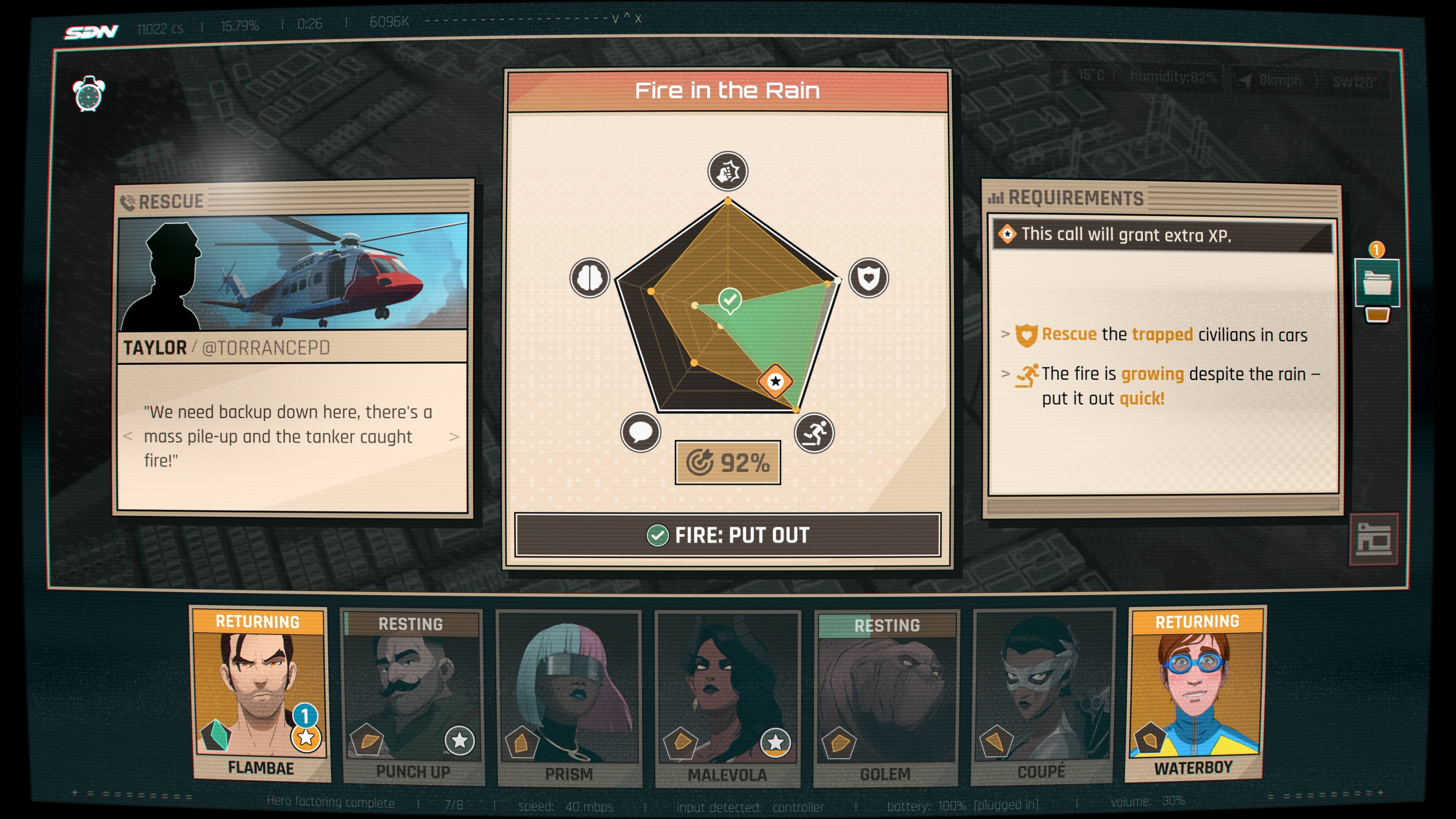Click the alarm clock icon
The height and width of the screenshot is (819, 1456).
[x=89, y=94]
